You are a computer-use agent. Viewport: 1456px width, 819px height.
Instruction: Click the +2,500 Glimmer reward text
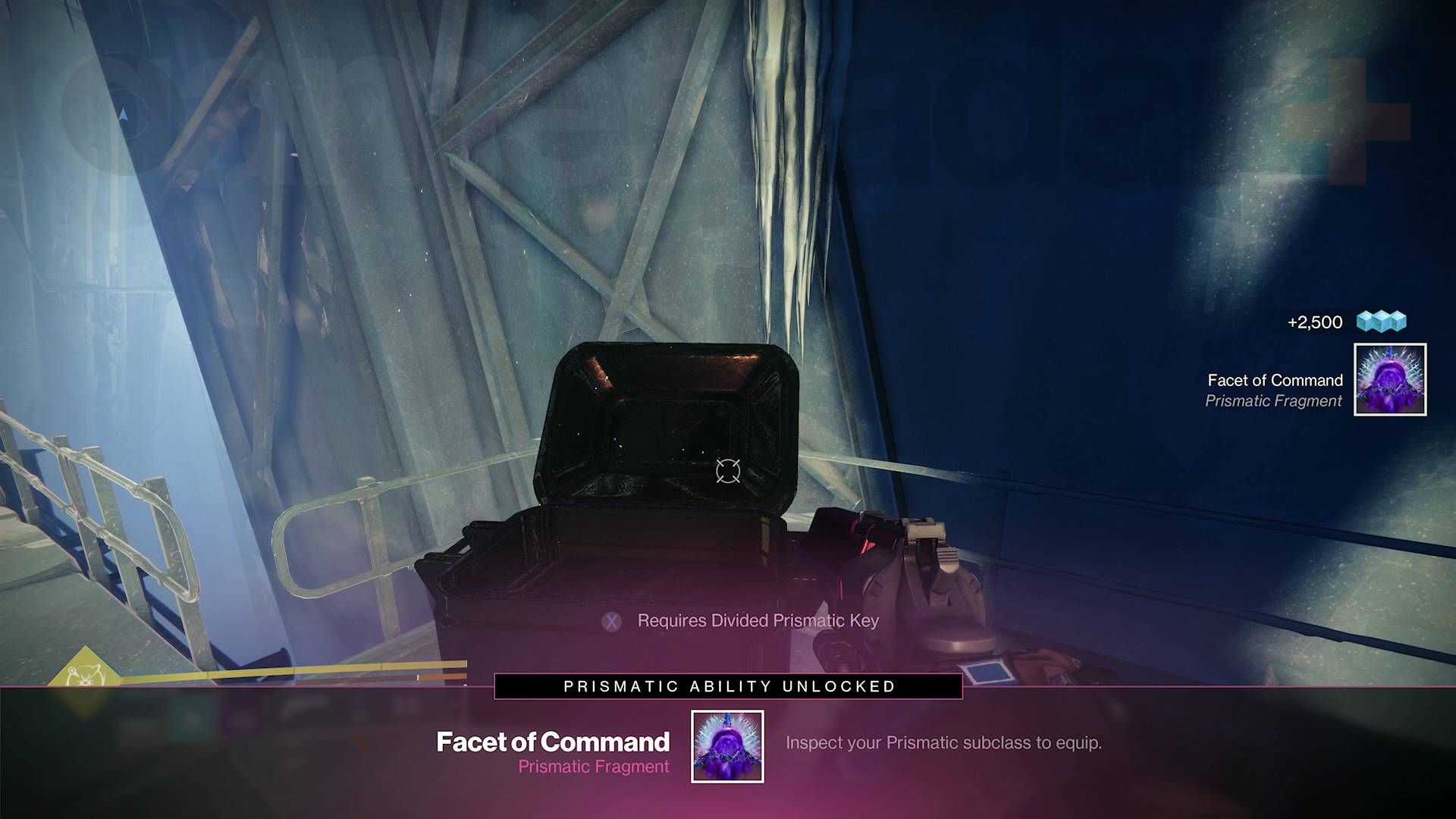pyautogui.click(x=1316, y=322)
